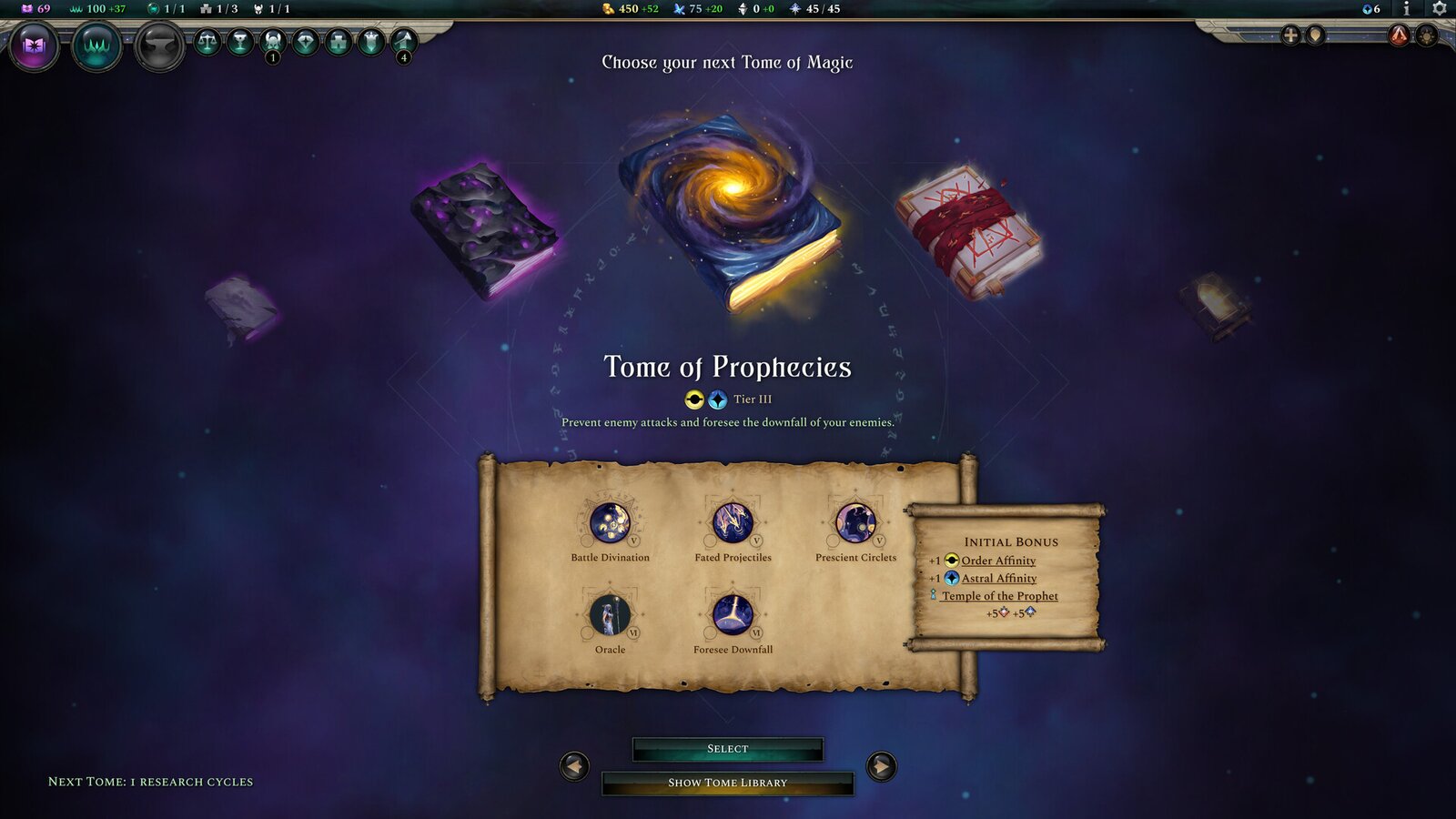Image resolution: width=1456 pixels, height=819 pixels.
Task: Click the scales diplomacy icon
Action: pyautogui.click(x=207, y=42)
